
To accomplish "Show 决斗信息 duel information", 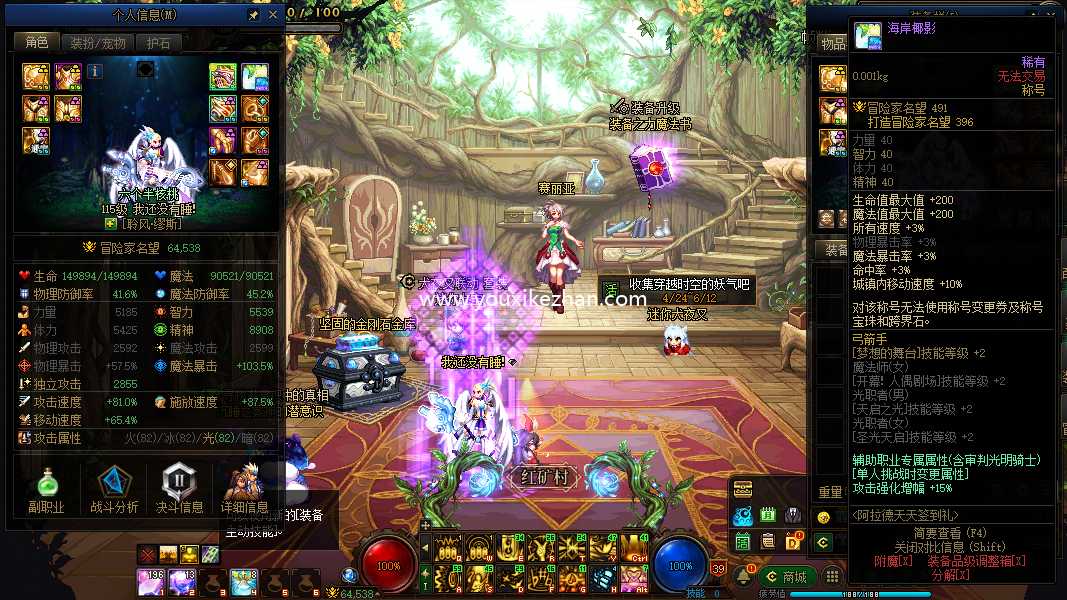I will coord(179,490).
